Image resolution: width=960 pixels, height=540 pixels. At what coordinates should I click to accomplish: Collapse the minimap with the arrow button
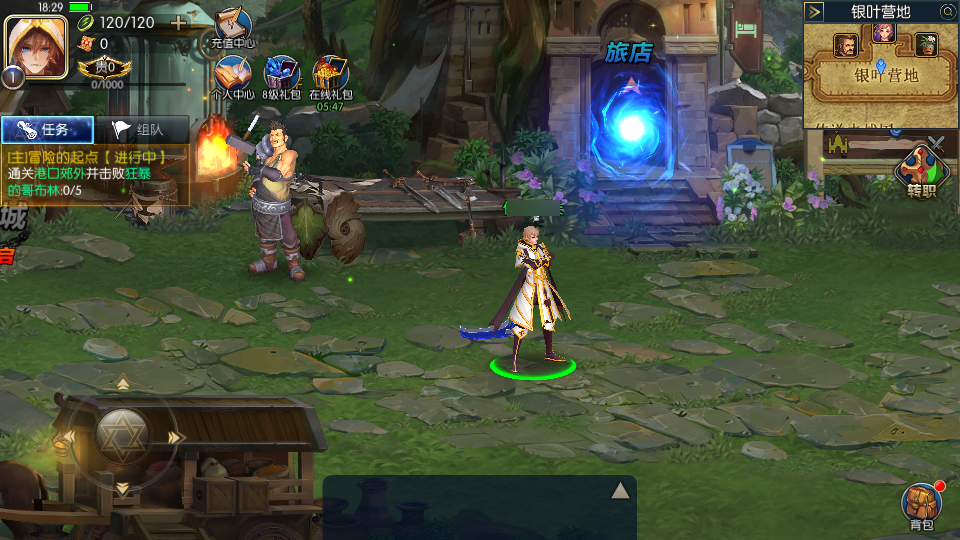[x=815, y=12]
